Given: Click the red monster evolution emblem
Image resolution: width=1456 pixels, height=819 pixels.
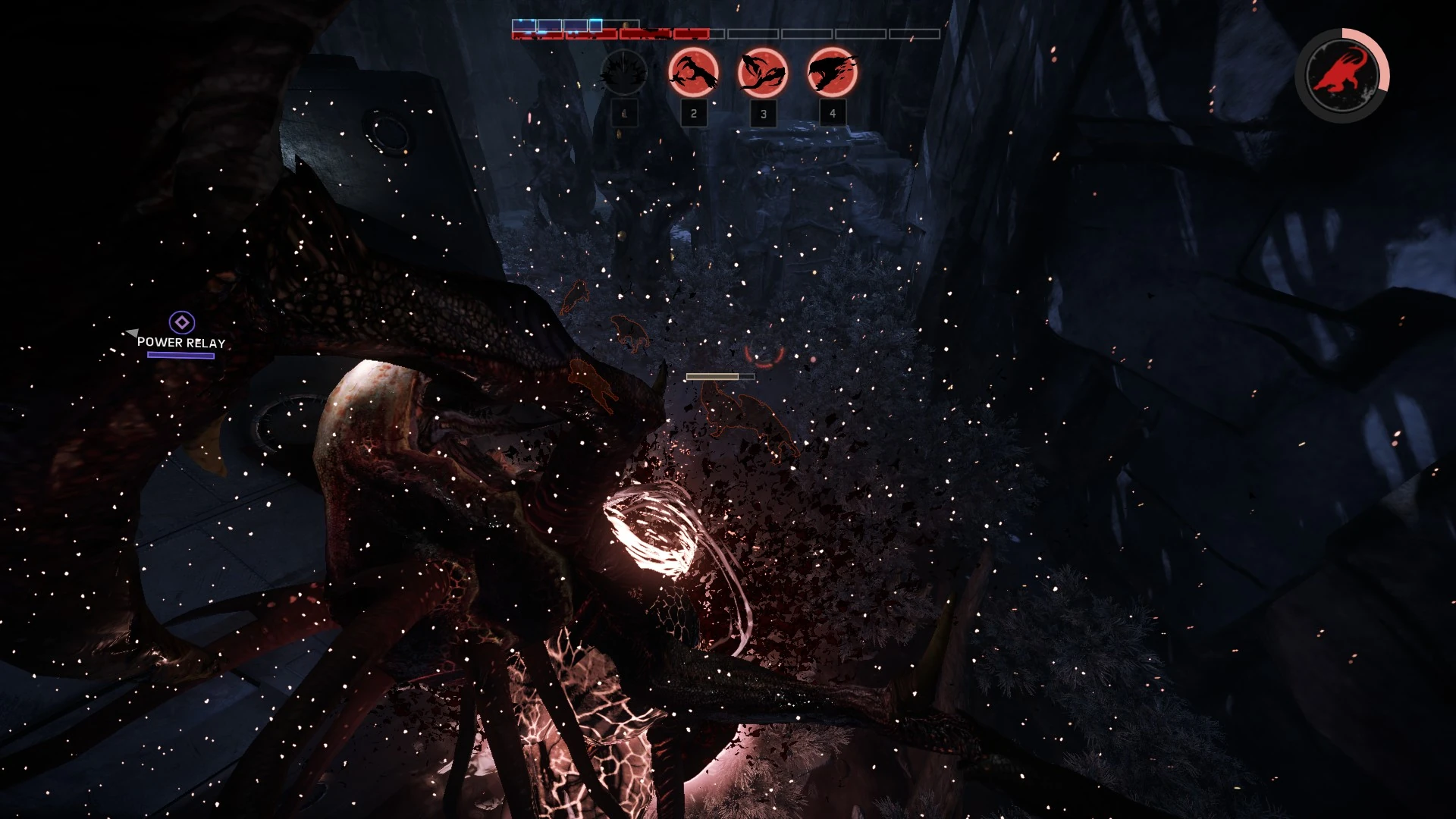Looking at the screenshot, I should tap(1341, 74).
